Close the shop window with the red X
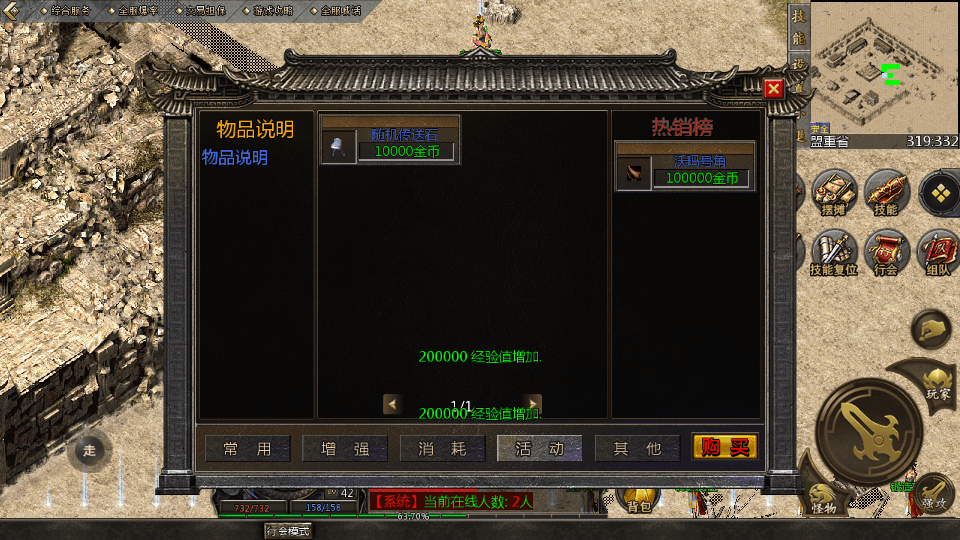This screenshot has width=960, height=540. [773, 89]
